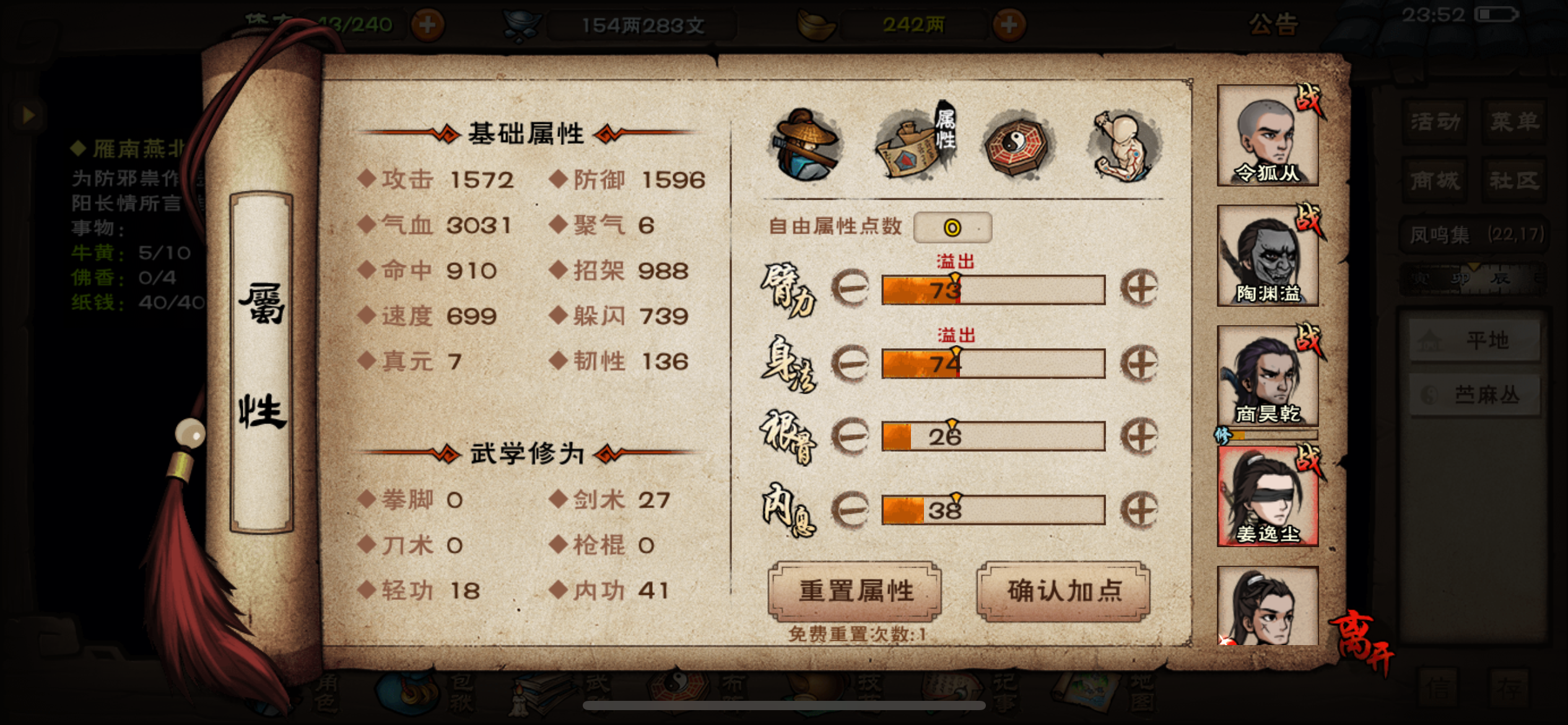The width and height of the screenshot is (1568, 725).
Task: Open the 菜单 menu
Action: point(1515,121)
